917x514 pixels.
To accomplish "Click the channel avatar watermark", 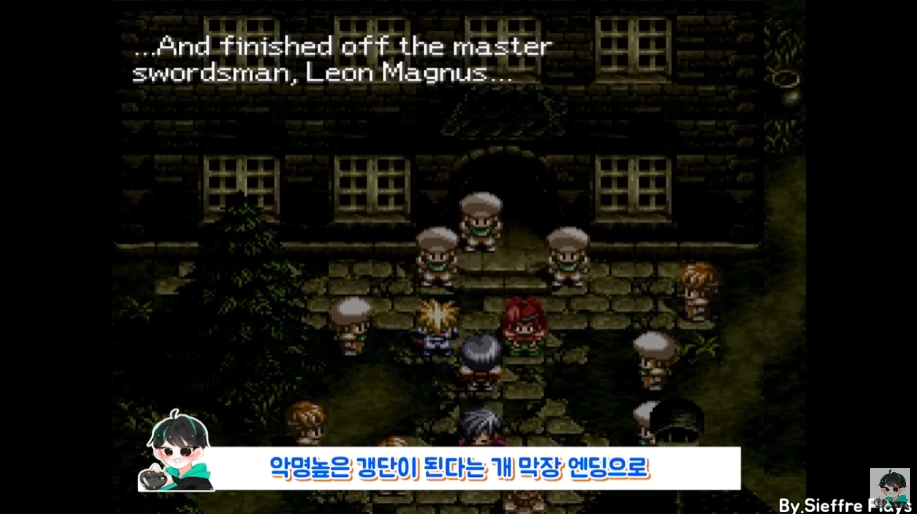I will click(889, 490).
